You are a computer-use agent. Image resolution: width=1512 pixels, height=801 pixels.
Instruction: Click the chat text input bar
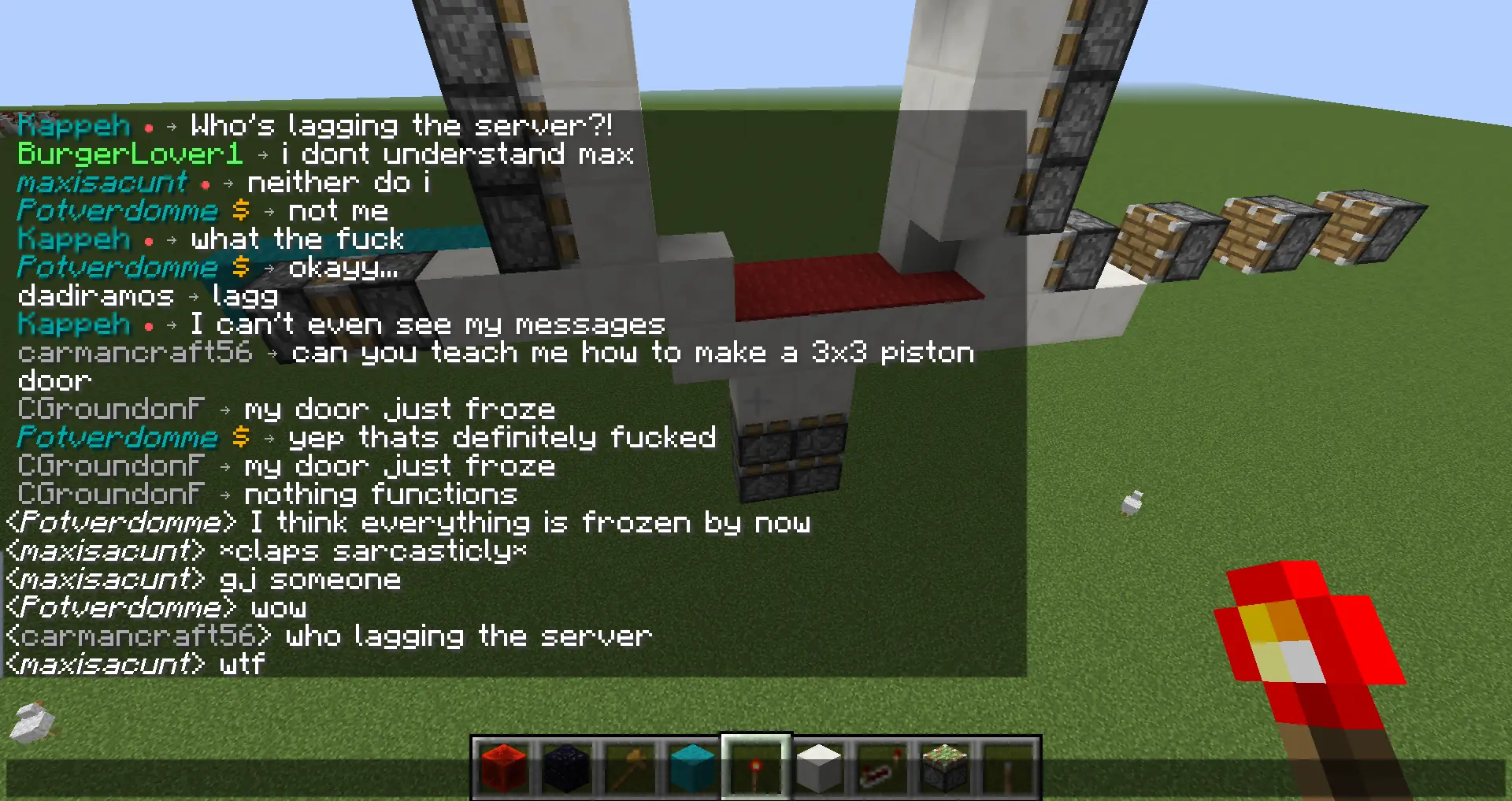[236, 777]
